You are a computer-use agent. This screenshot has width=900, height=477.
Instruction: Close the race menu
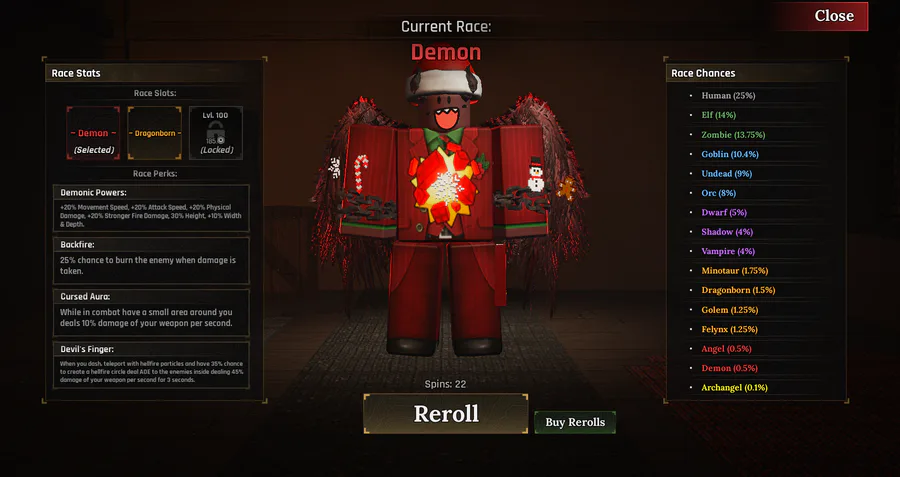[833, 16]
